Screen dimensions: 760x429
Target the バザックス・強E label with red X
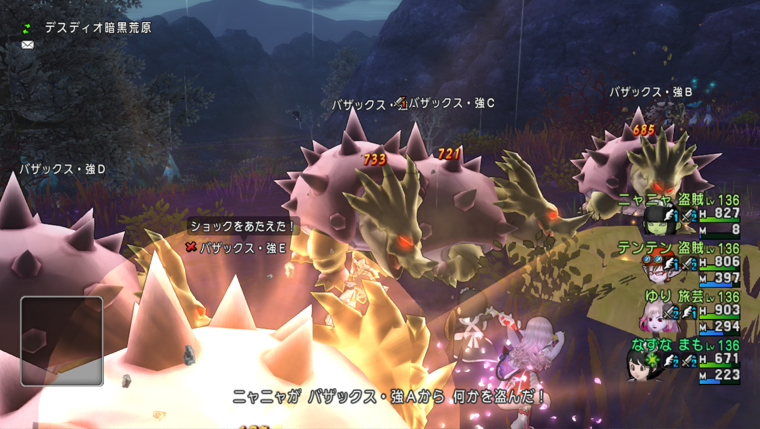(237, 247)
